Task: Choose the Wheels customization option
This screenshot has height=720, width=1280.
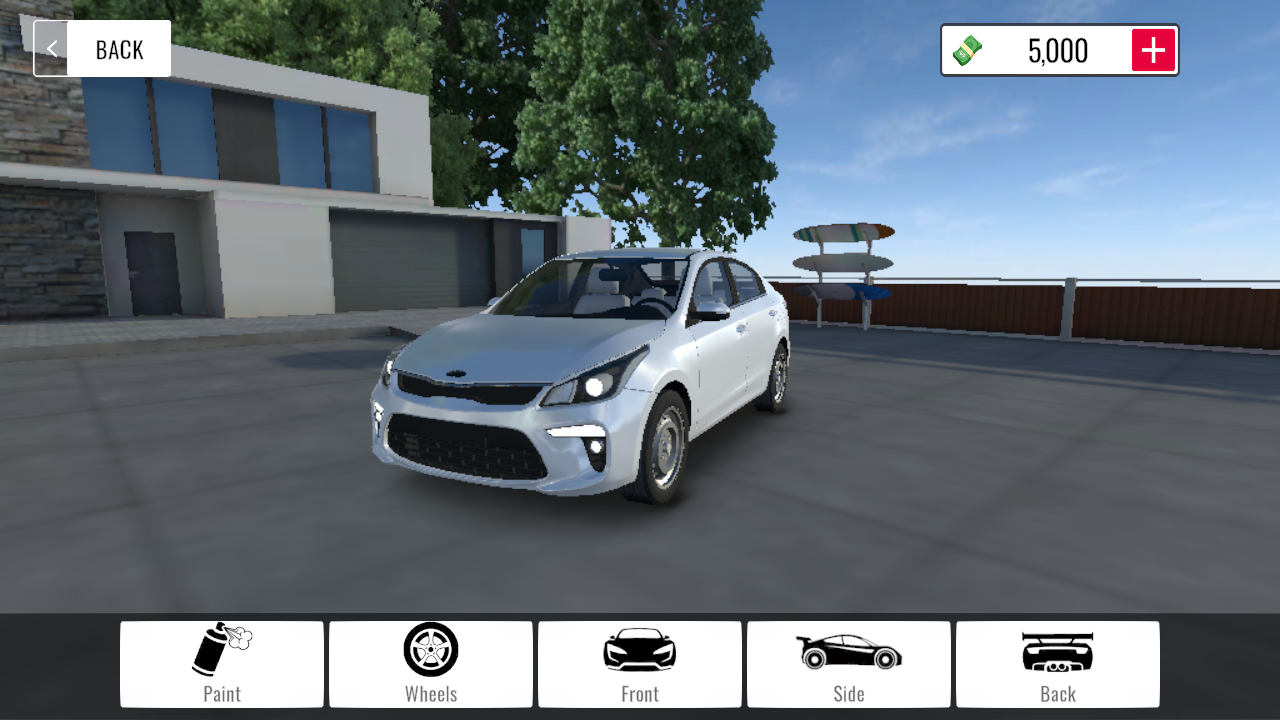Action: point(431,664)
